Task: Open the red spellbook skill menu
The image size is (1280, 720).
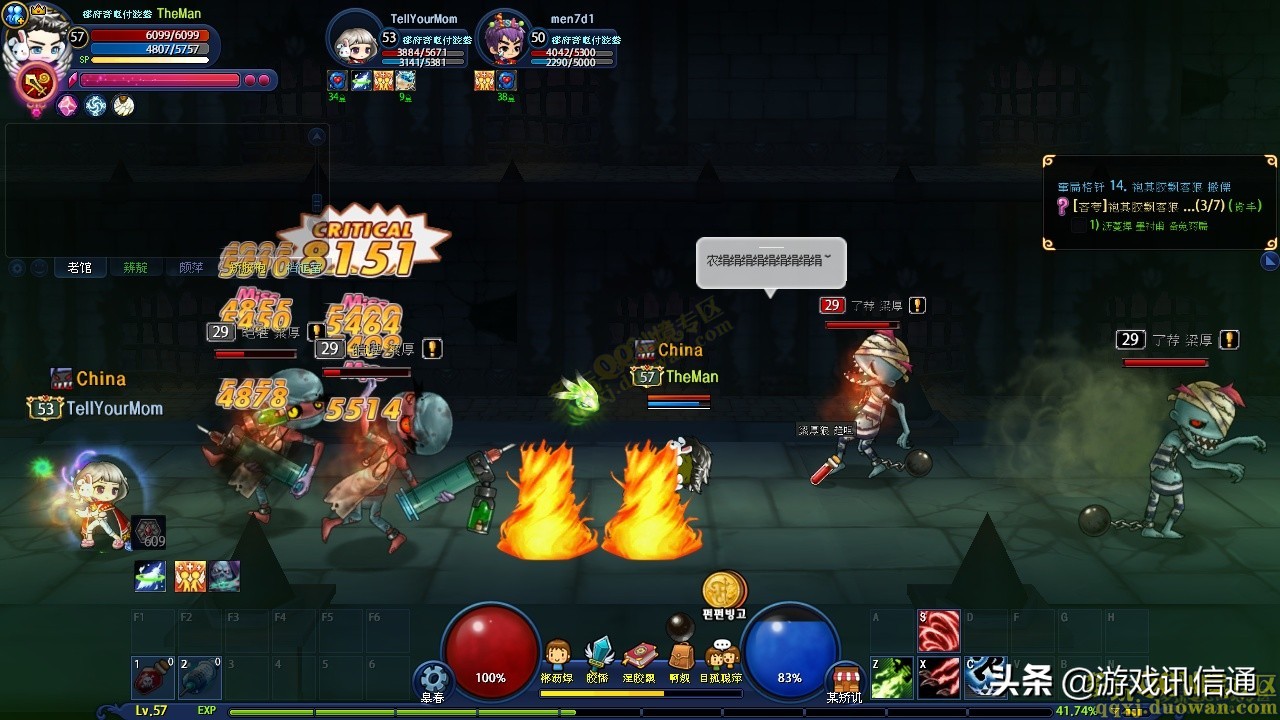Action: [x=639, y=655]
